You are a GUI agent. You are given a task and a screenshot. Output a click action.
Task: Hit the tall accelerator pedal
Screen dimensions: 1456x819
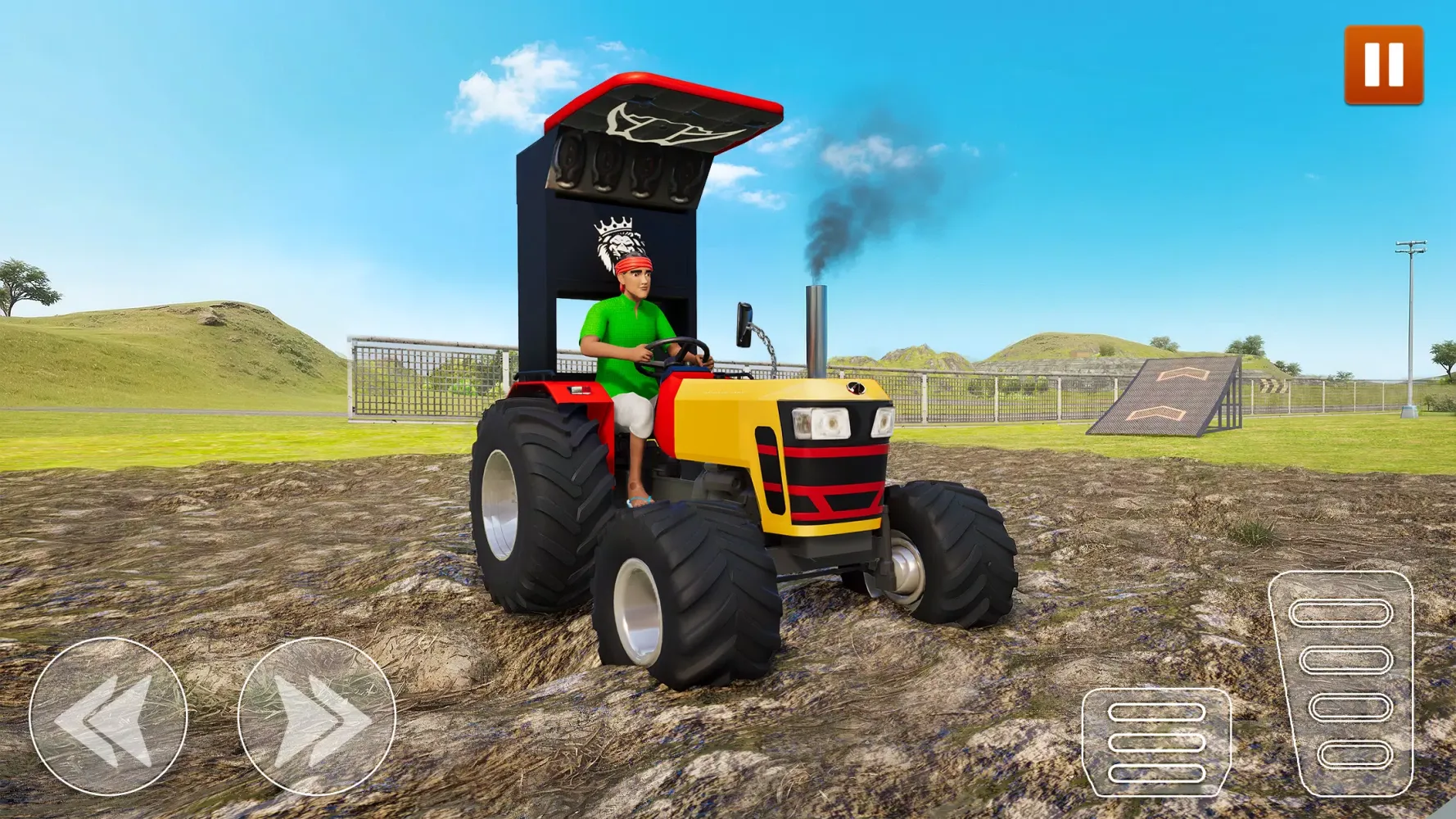[1341, 683]
